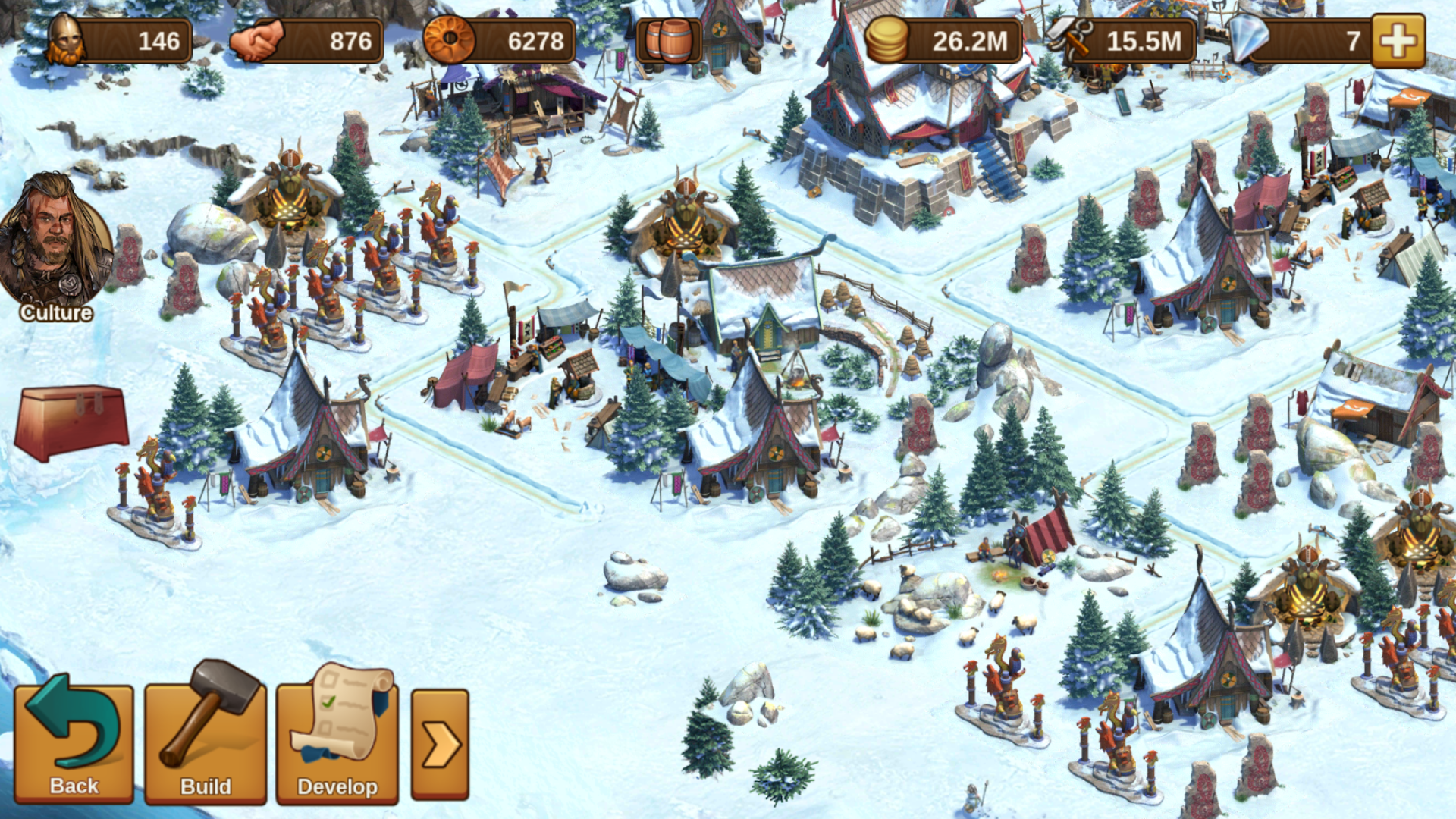The width and height of the screenshot is (1456, 819).
Task: Show the handshake diplomacy resource
Action: click(306, 41)
